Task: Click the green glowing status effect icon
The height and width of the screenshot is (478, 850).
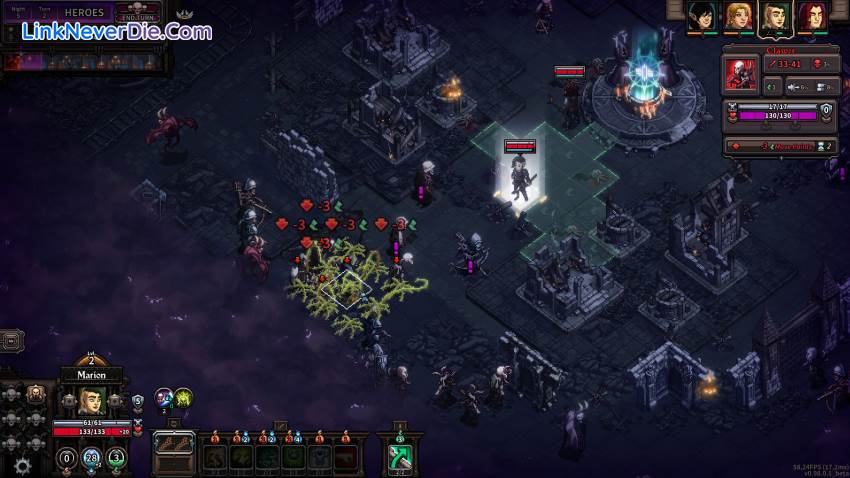Action: pos(183,398)
